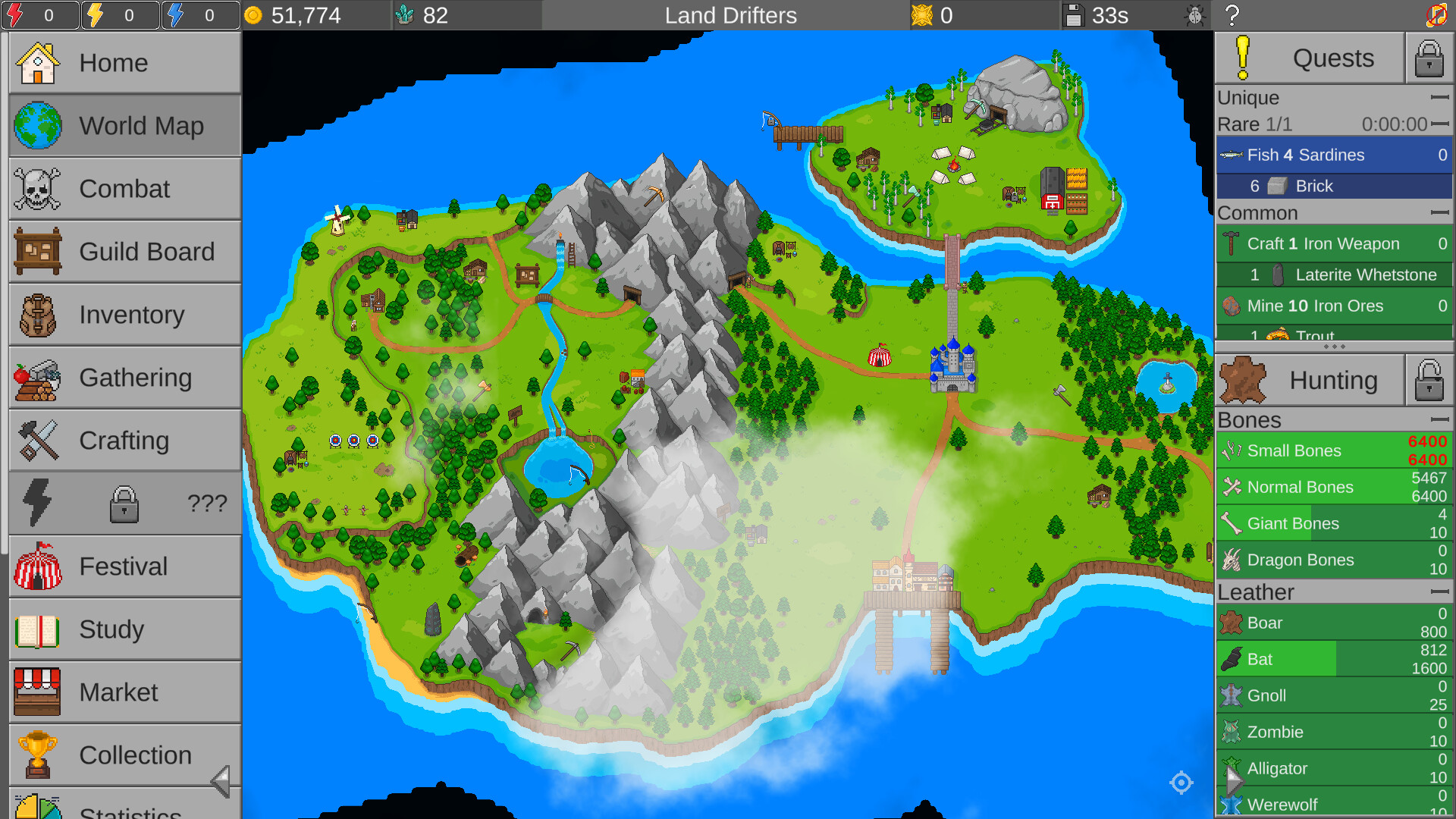Screen dimensions: 1456x819
Task: Click the Festival circus tent icon
Action: [36, 566]
